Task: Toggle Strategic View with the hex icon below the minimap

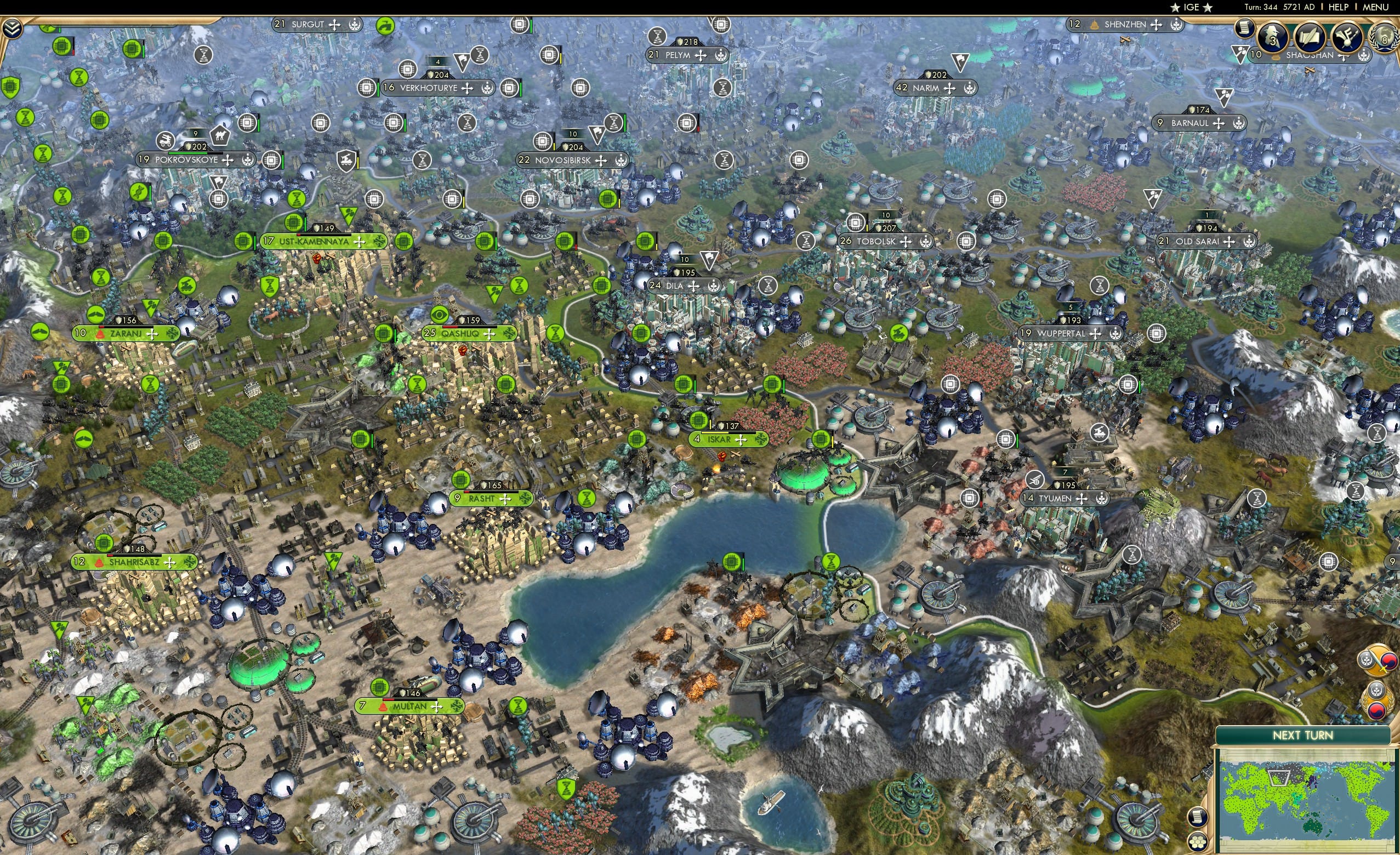Action: click(x=1198, y=841)
